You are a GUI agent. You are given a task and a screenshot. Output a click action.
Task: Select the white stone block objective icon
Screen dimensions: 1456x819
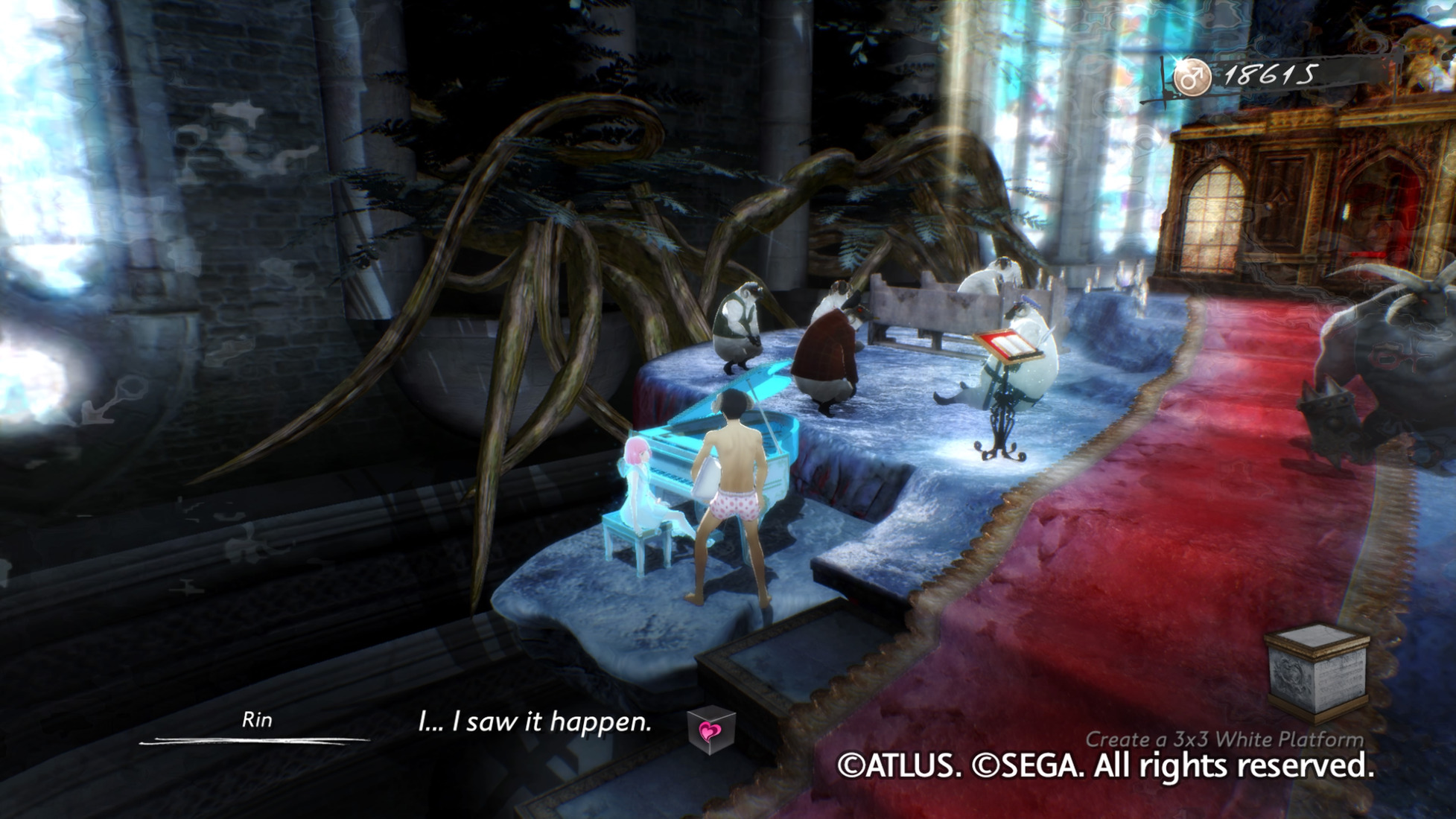1317,672
